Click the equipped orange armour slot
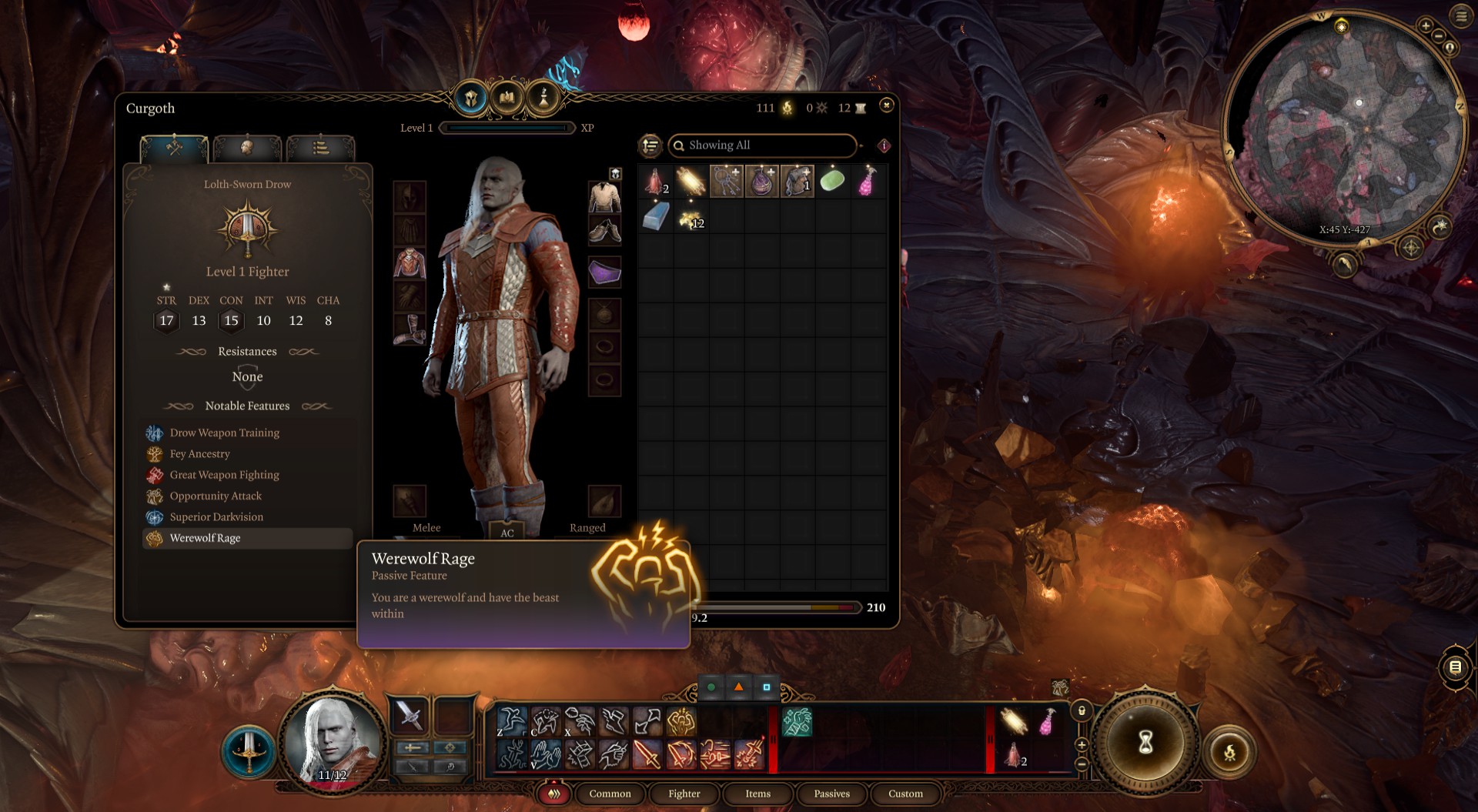Image resolution: width=1478 pixels, height=812 pixels. point(410,263)
